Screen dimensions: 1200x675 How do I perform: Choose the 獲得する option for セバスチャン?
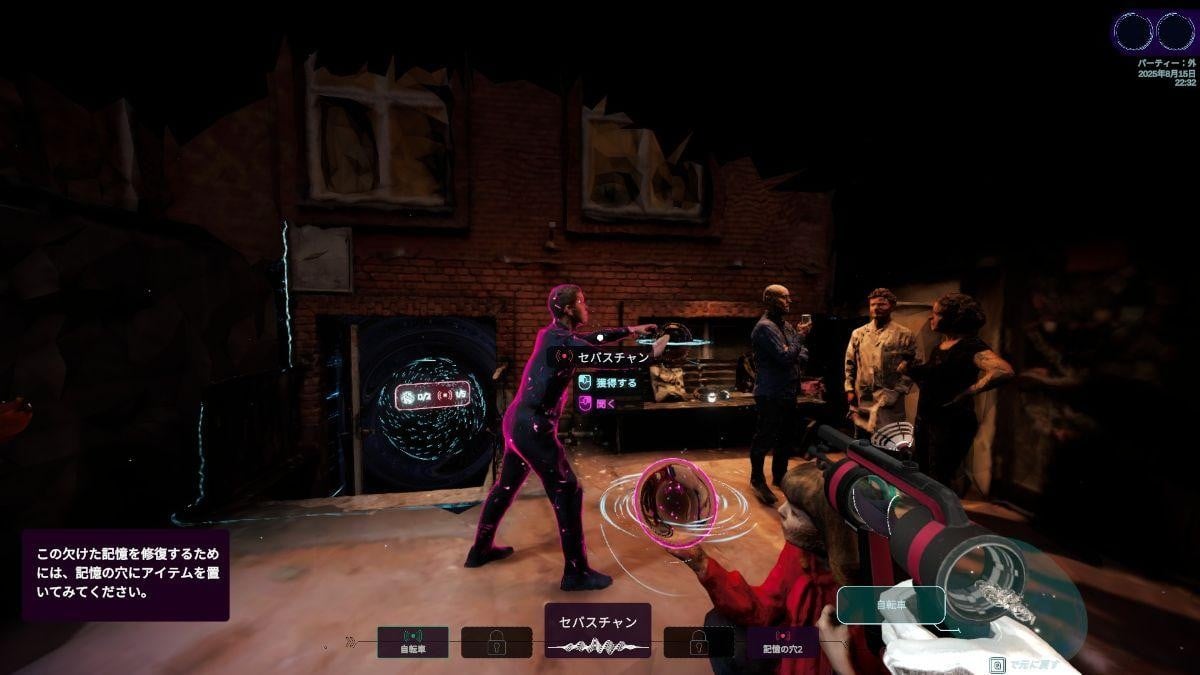(608, 382)
